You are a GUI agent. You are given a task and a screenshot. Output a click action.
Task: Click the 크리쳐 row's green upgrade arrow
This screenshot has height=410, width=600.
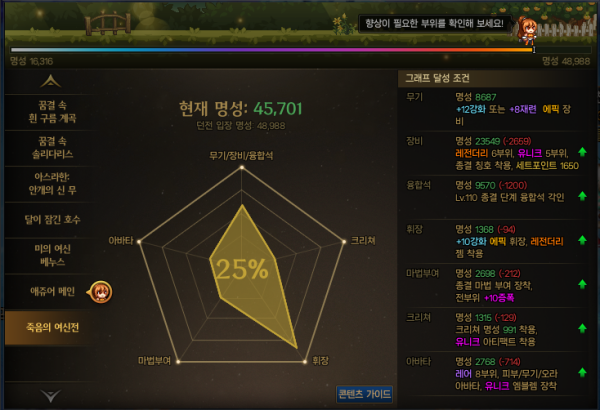(582, 323)
